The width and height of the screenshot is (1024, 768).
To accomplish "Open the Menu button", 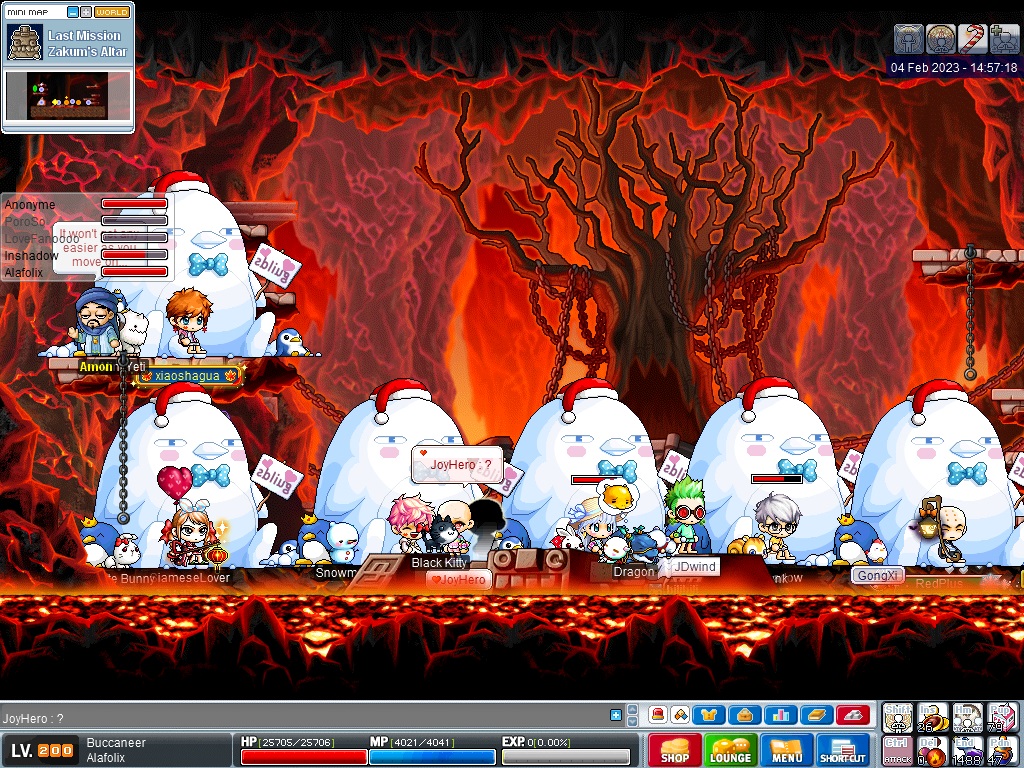I will (786, 750).
